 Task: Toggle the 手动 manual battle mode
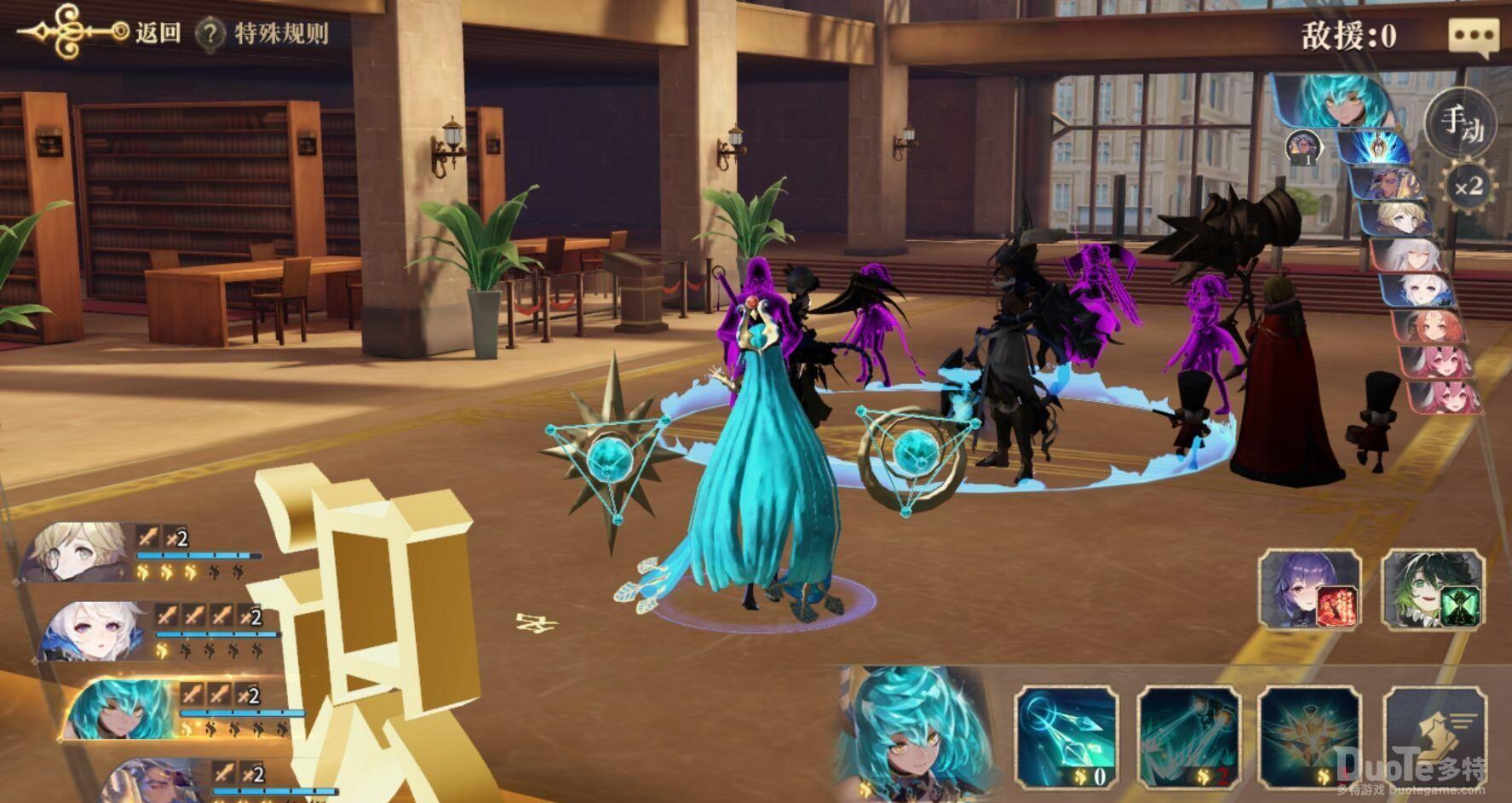pos(1462,124)
